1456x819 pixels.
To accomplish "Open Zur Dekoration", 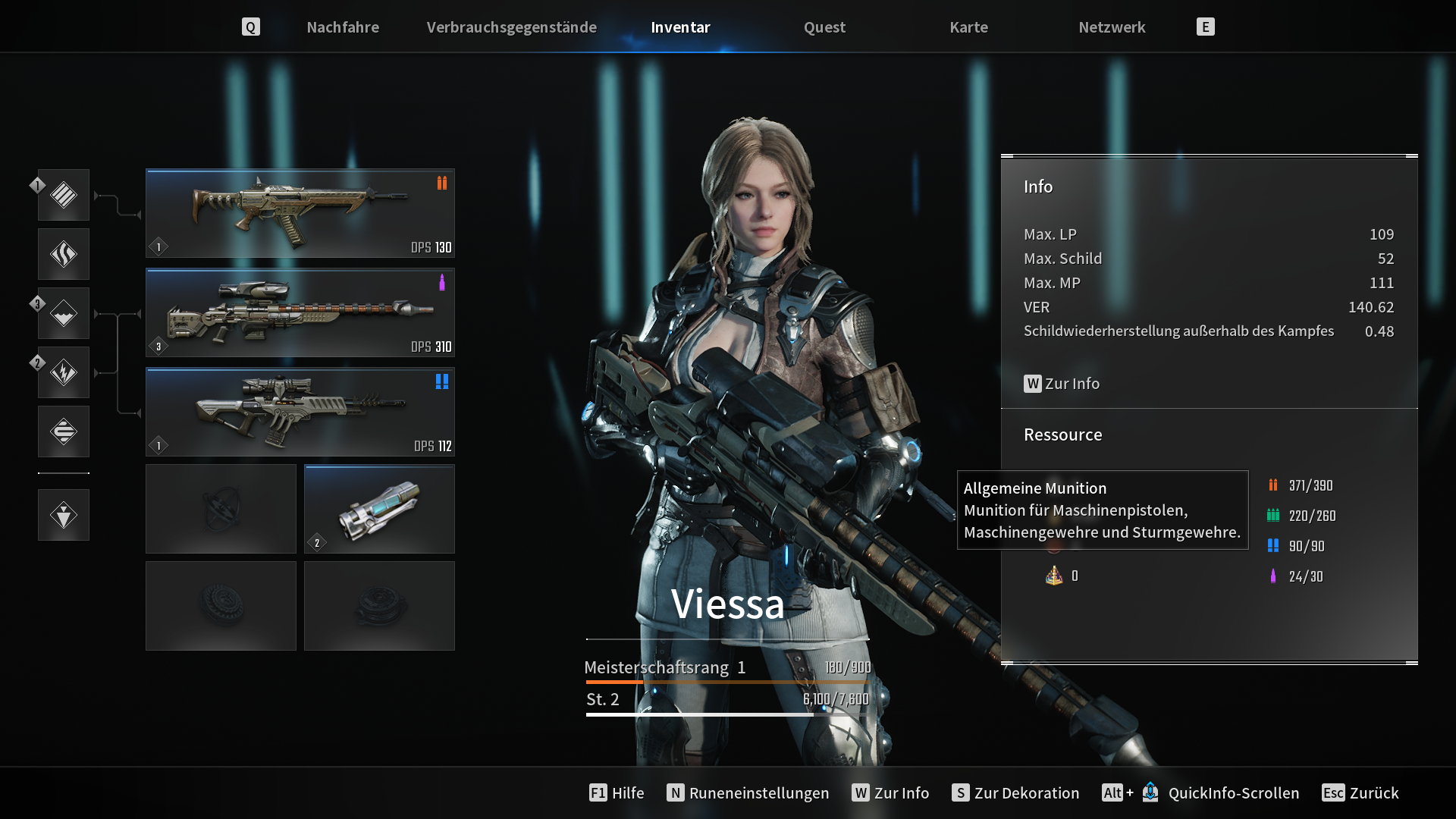I will [x=1015, y=792].
